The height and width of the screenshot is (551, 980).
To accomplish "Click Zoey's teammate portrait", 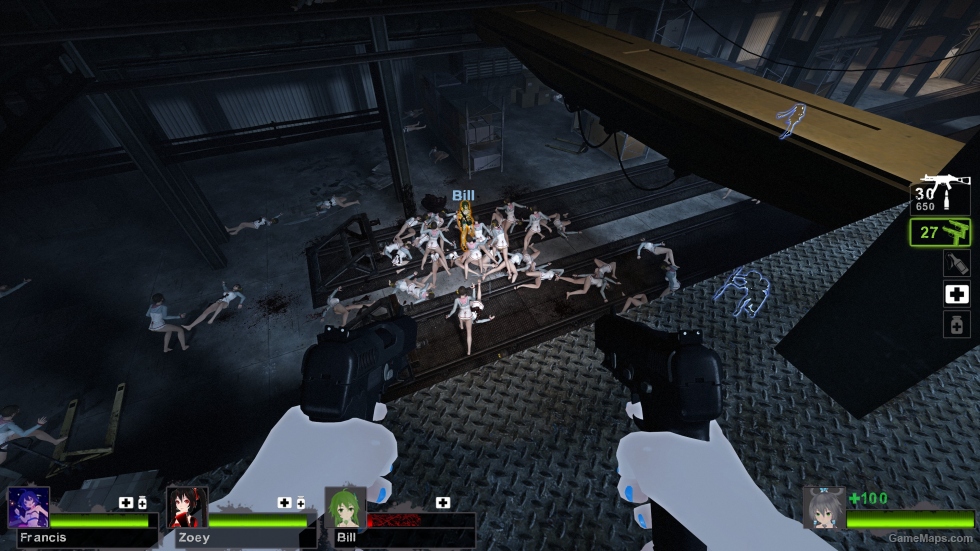I will [186, 507].
